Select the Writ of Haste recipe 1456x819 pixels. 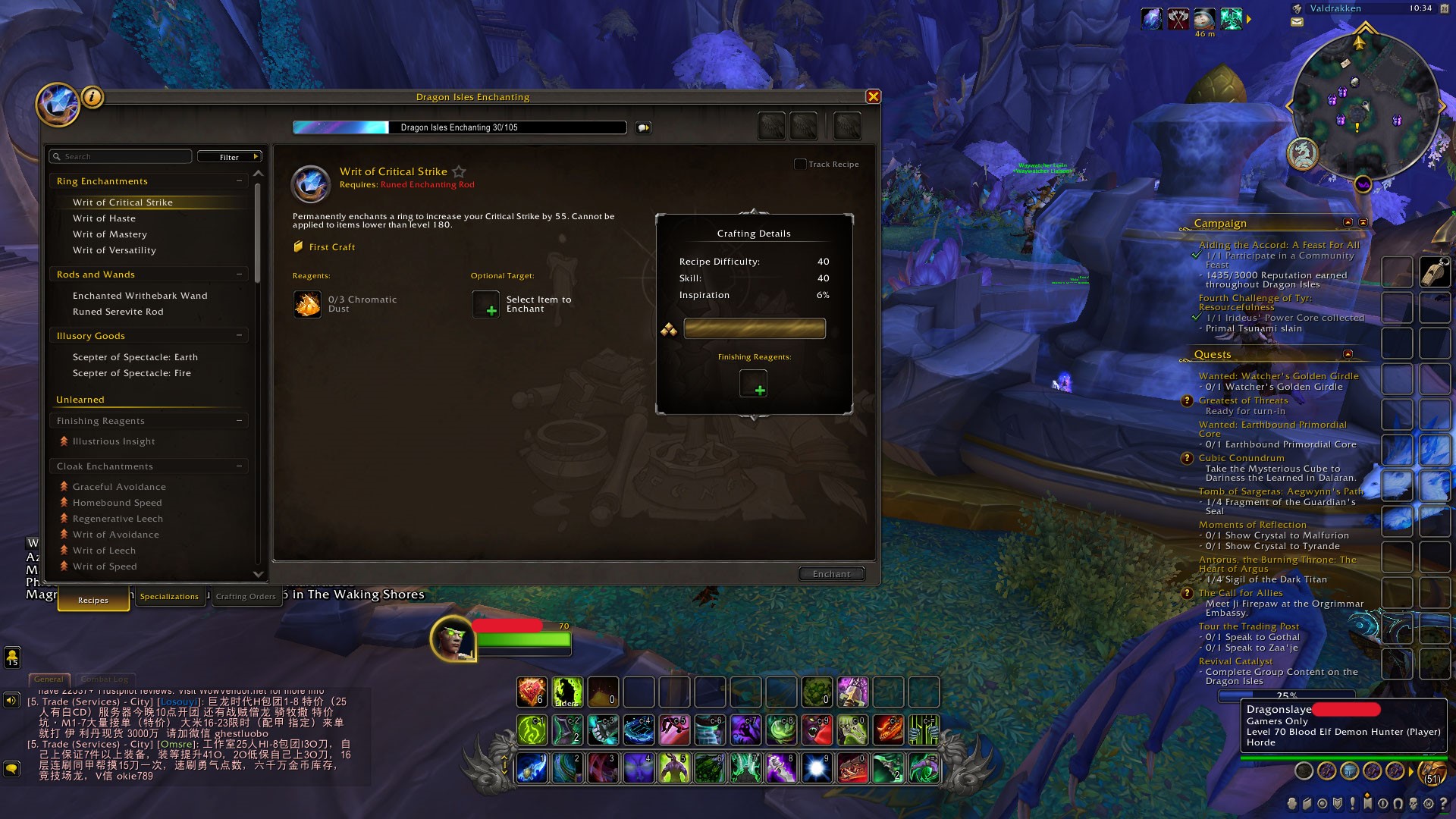(x=104, y=218)
